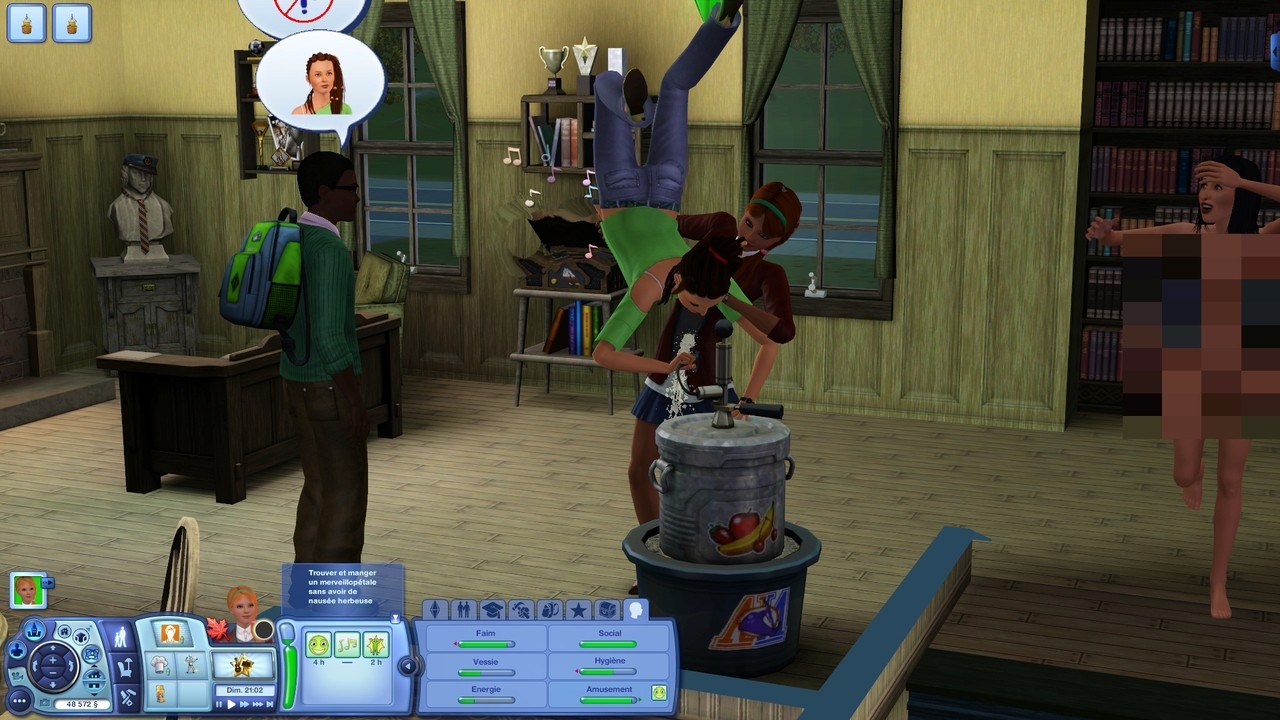The image size is (1280, 720).
Task: Open the graduation cap Skills tab
Action: click(x=492, y=609)
